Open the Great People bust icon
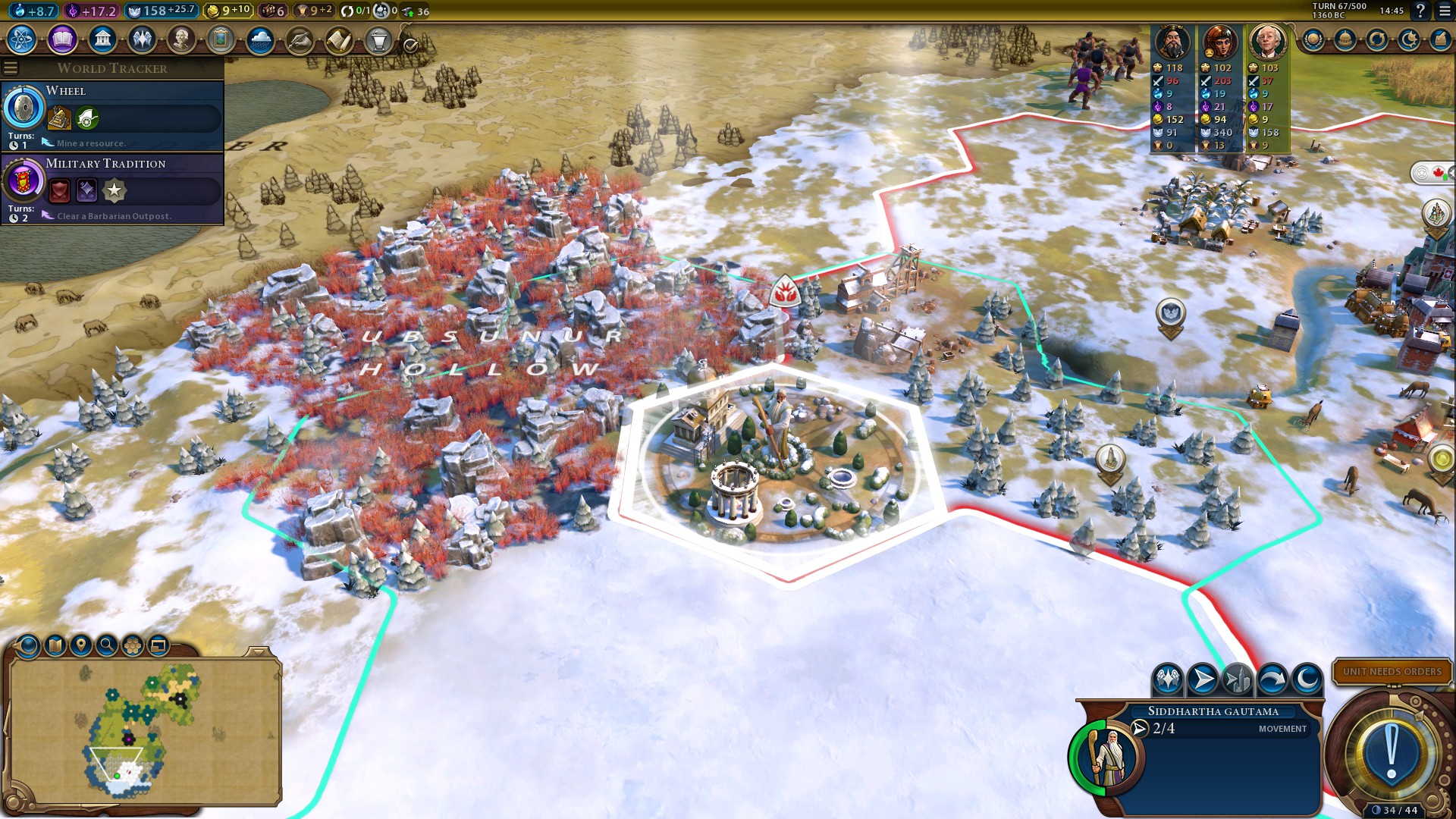1456x819 pixels. click(181, 39)
